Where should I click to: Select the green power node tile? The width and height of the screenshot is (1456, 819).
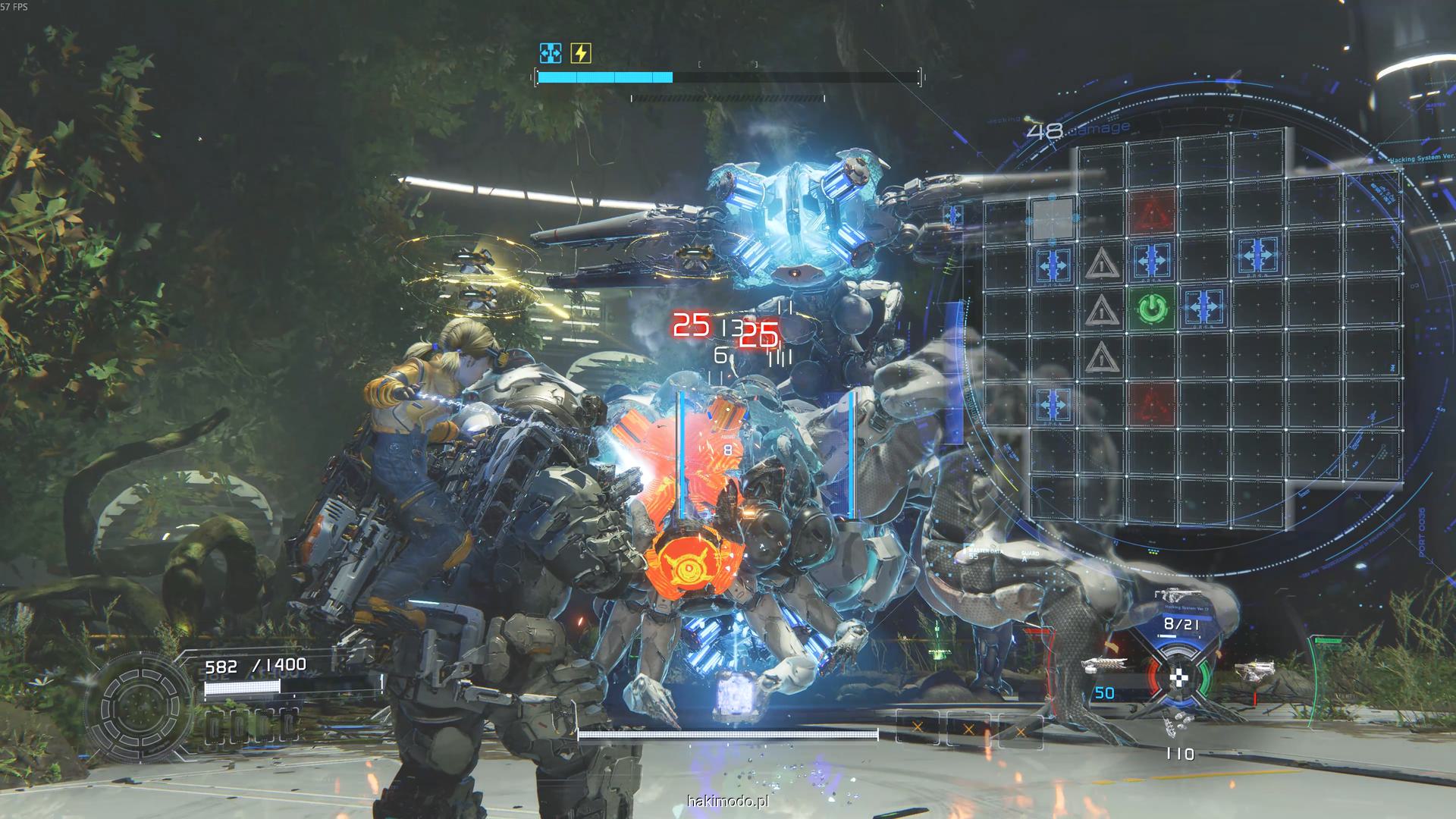pyautogui.click(x=1151, y=309)
